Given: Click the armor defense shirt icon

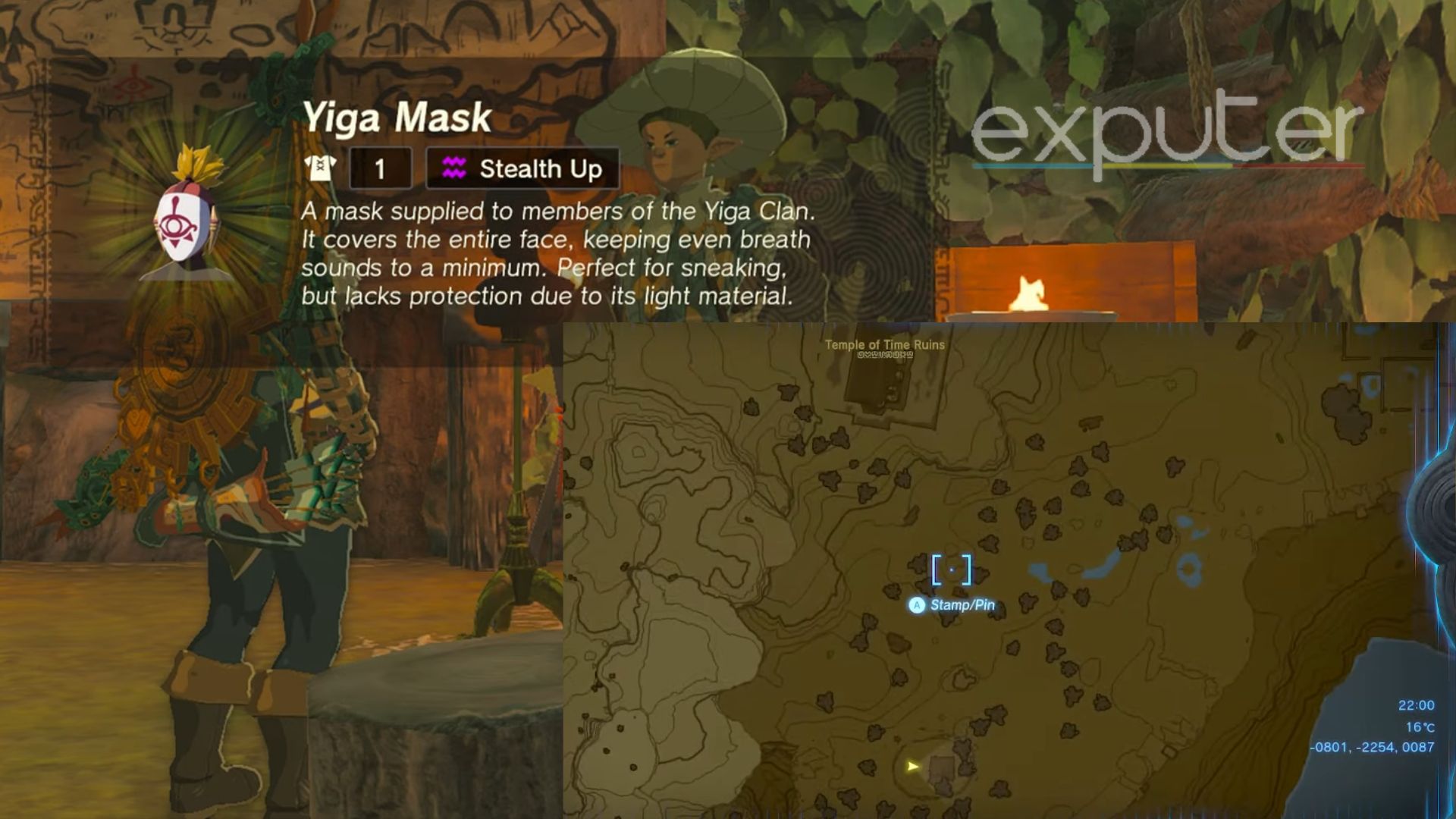Looking at the screenshot, I should tap(320, 168).
